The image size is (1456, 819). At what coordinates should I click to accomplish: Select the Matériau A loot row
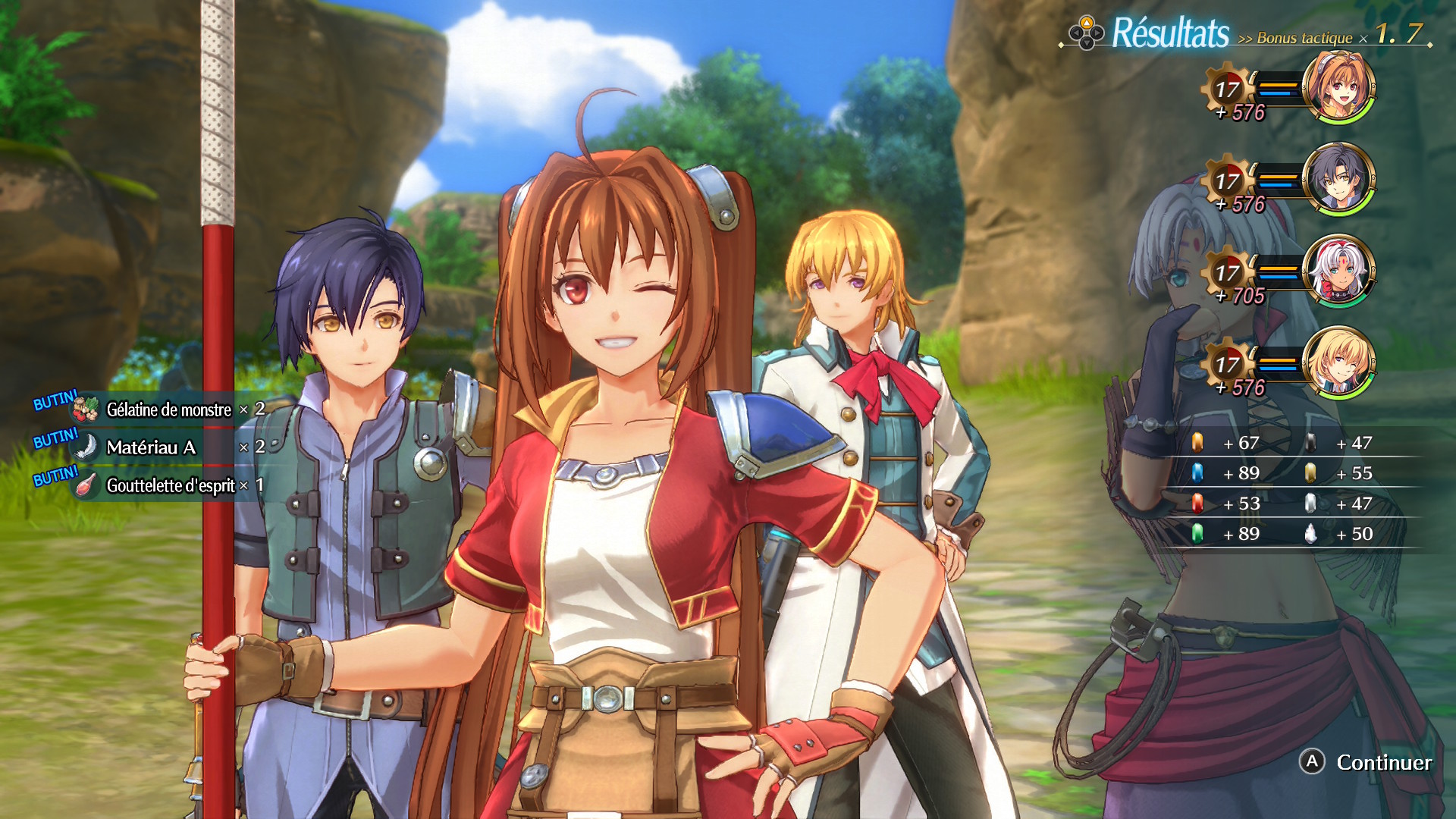[x=169, y=447]
